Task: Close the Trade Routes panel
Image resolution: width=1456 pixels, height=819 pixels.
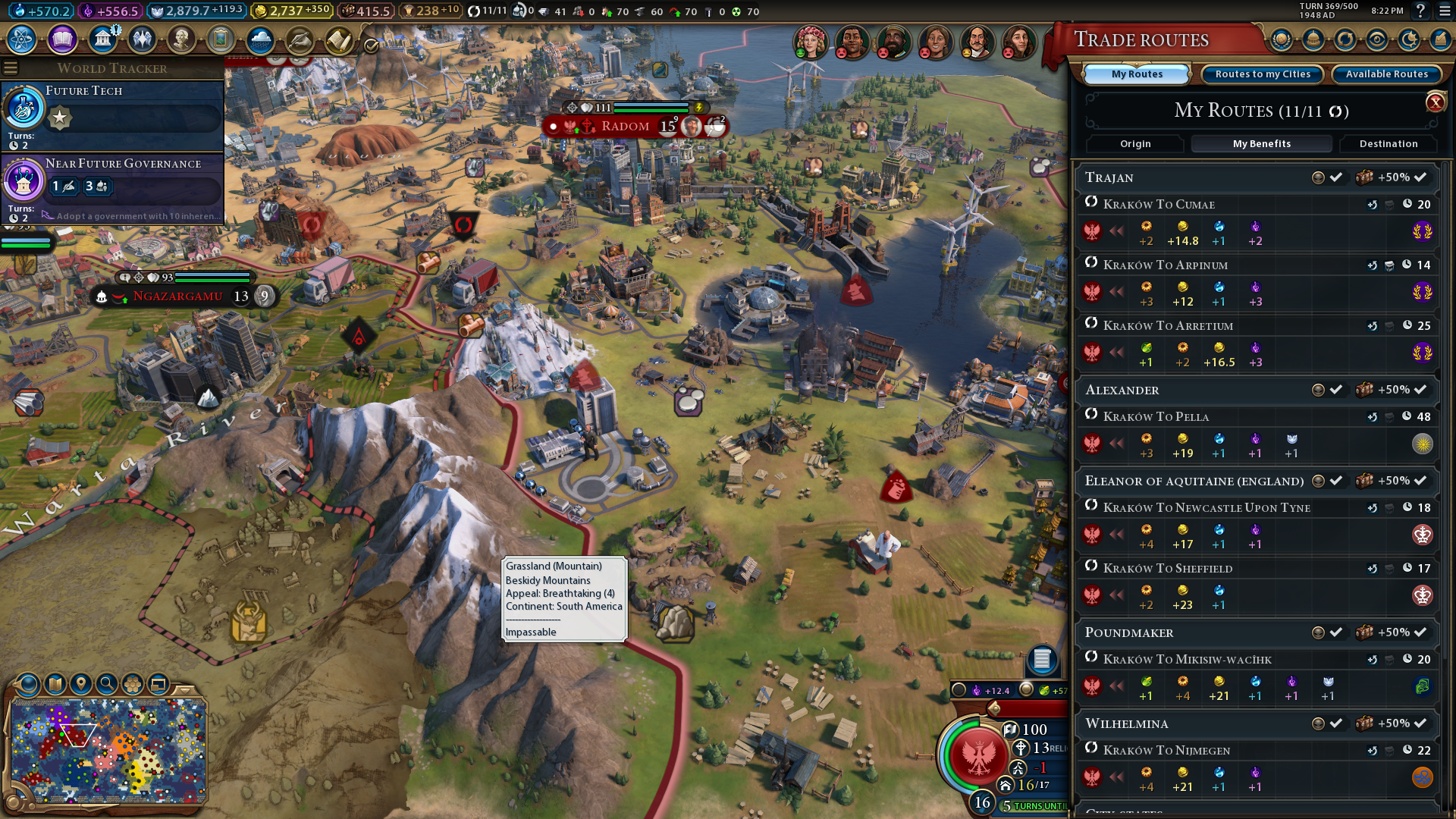Action: click(1435, 102)
